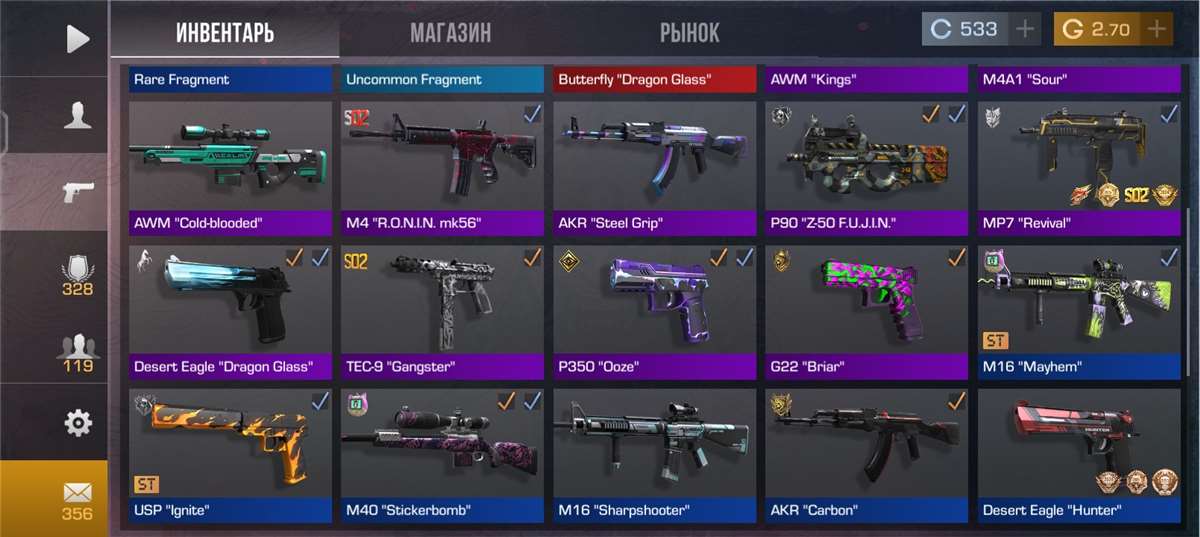The image size is (1200, 537).
Task: Select the ИНВЕНТАРЬ tab
Action: coord(224,32)
